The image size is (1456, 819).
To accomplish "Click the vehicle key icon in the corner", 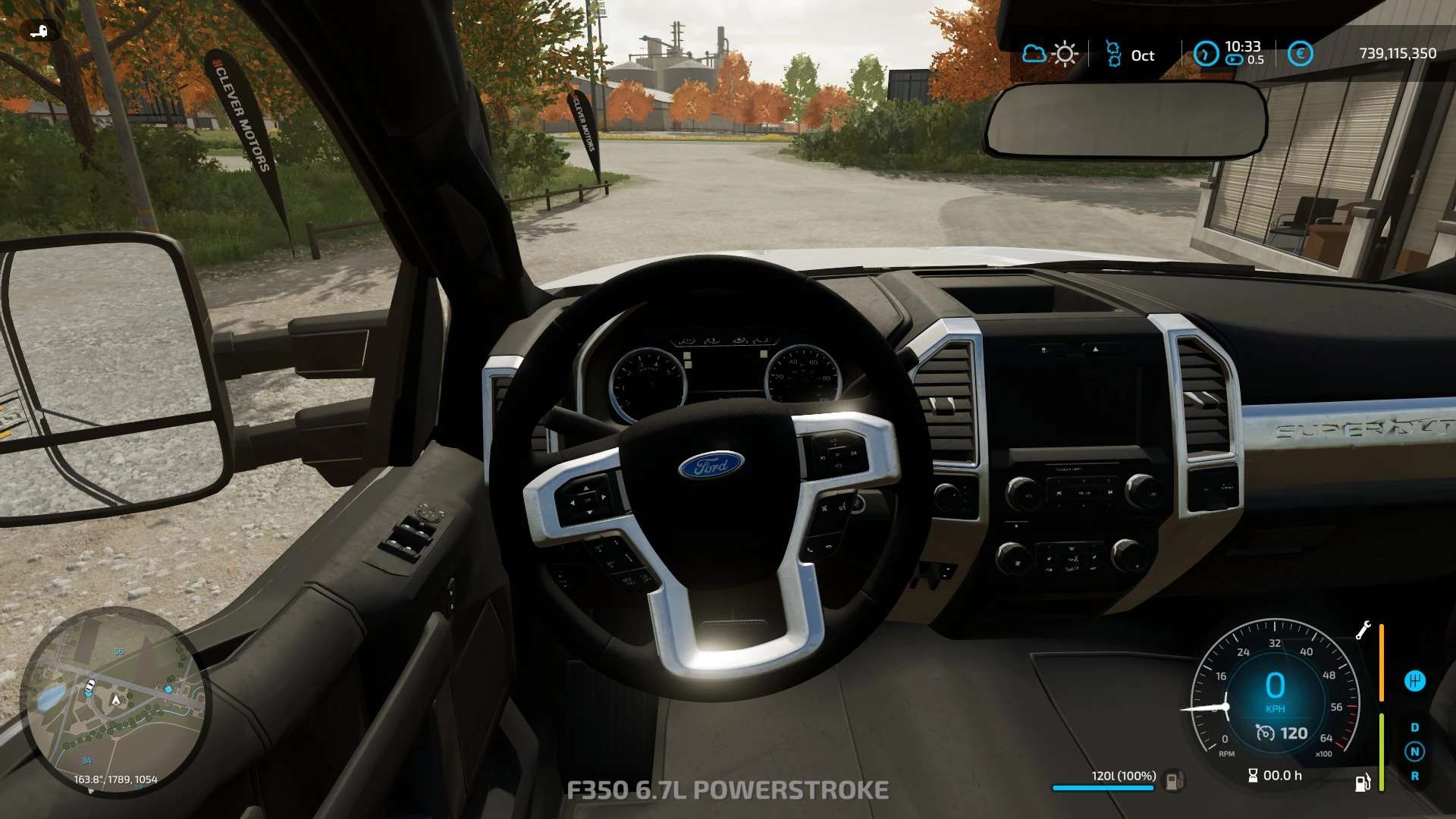I will [39, 31].
